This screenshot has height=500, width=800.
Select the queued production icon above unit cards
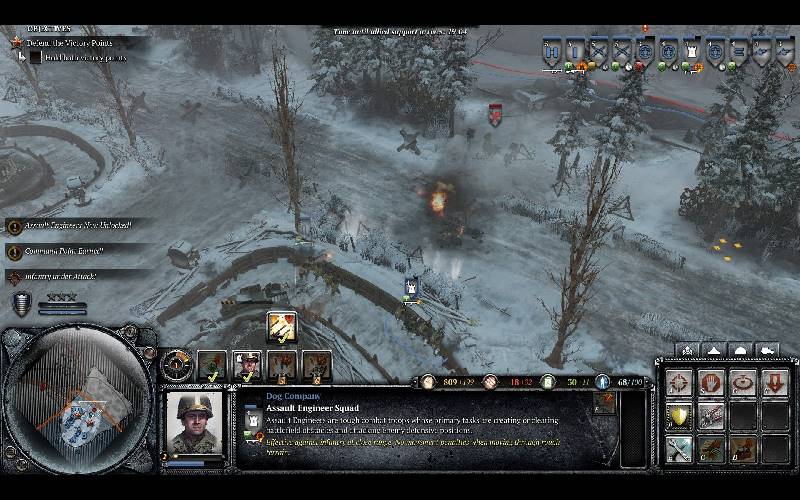[x=281, y=327]
